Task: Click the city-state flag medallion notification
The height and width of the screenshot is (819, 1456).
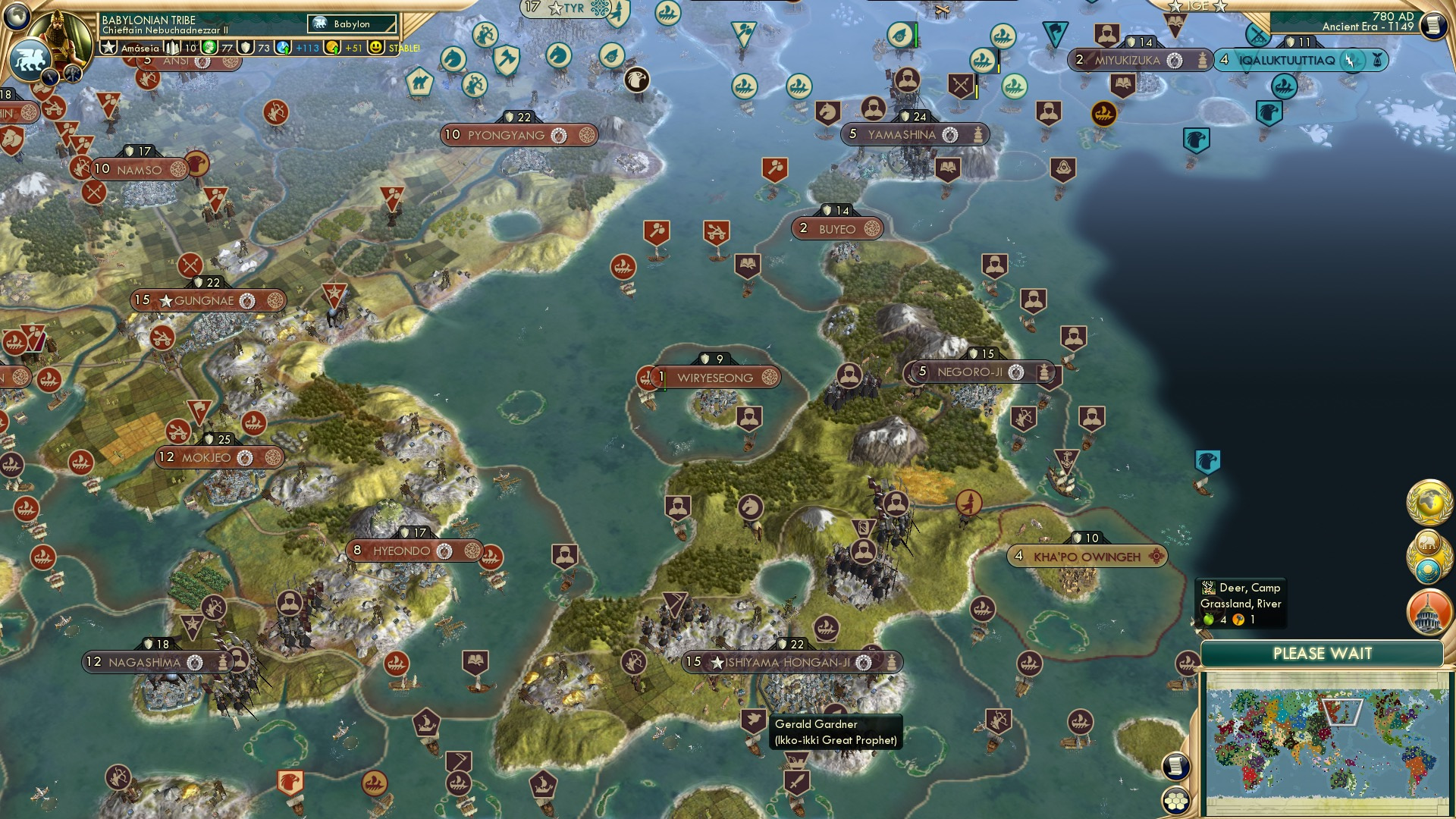Action: 1429,569
